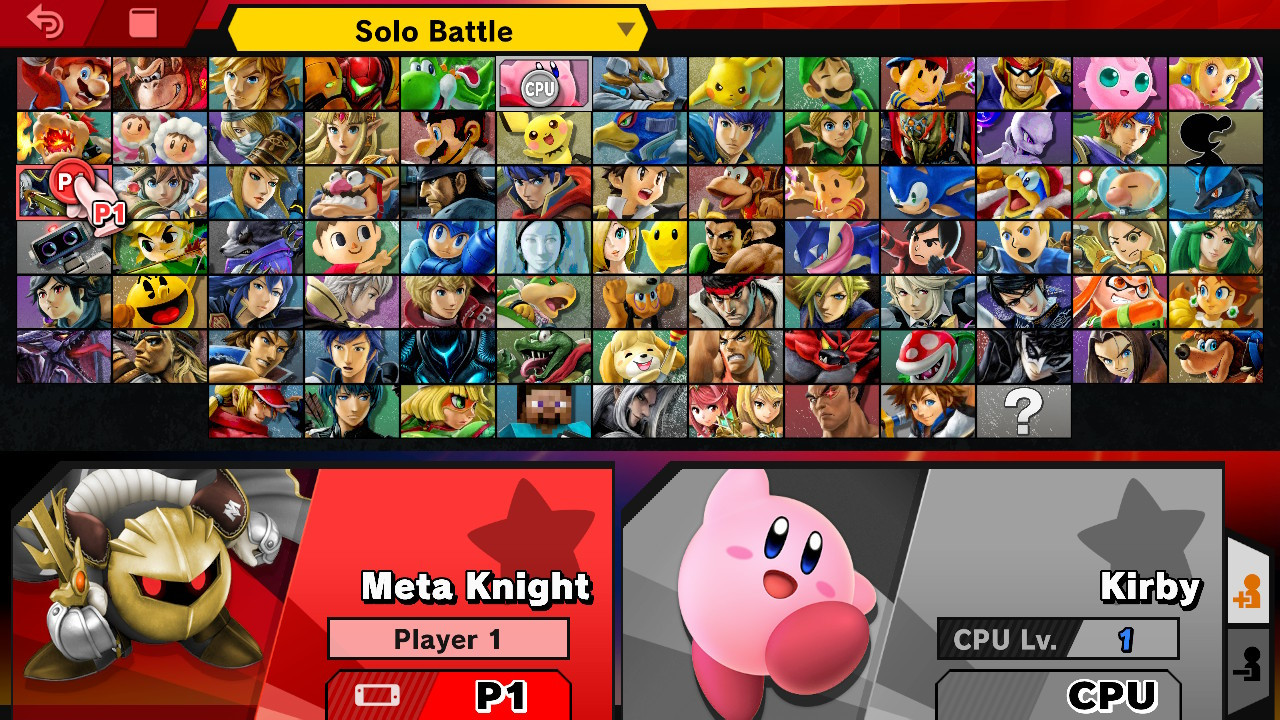Click the Player 1 name field
Viewport: 1280px width, 720px height.
point(448,638)
